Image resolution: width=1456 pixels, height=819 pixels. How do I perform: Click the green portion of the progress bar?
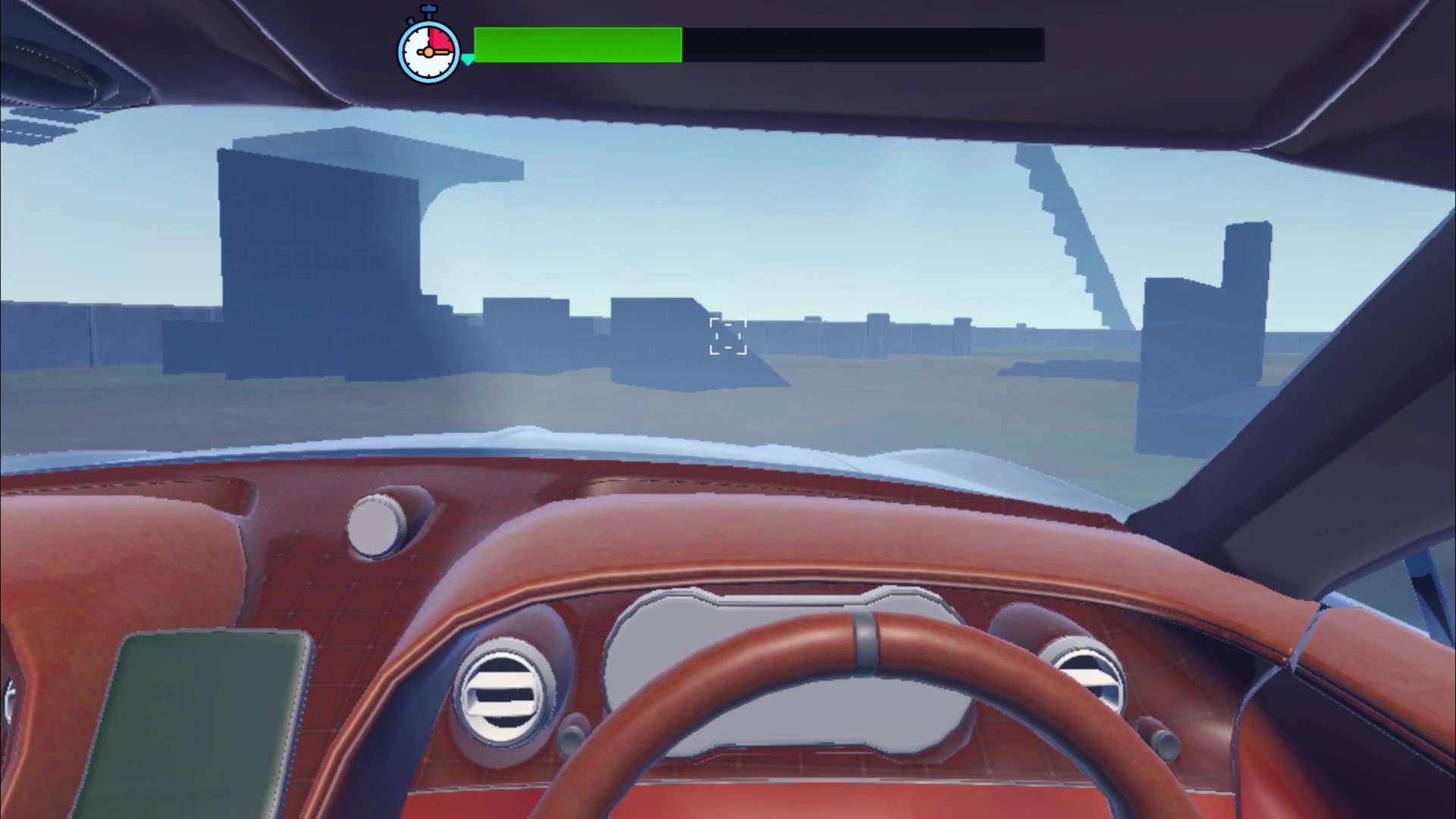click(x=576, y=46)
